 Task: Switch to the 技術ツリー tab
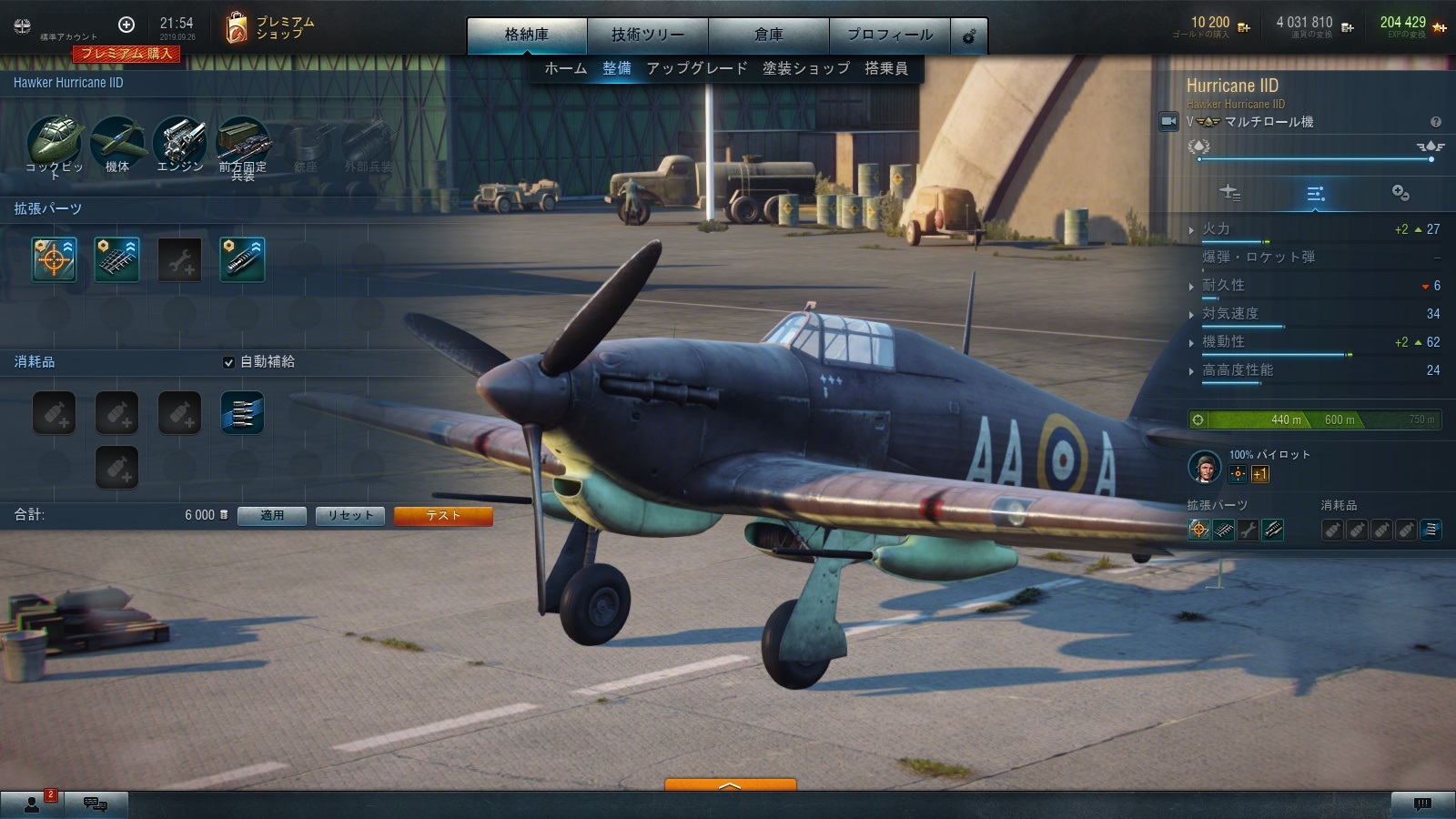click(647, 35)
